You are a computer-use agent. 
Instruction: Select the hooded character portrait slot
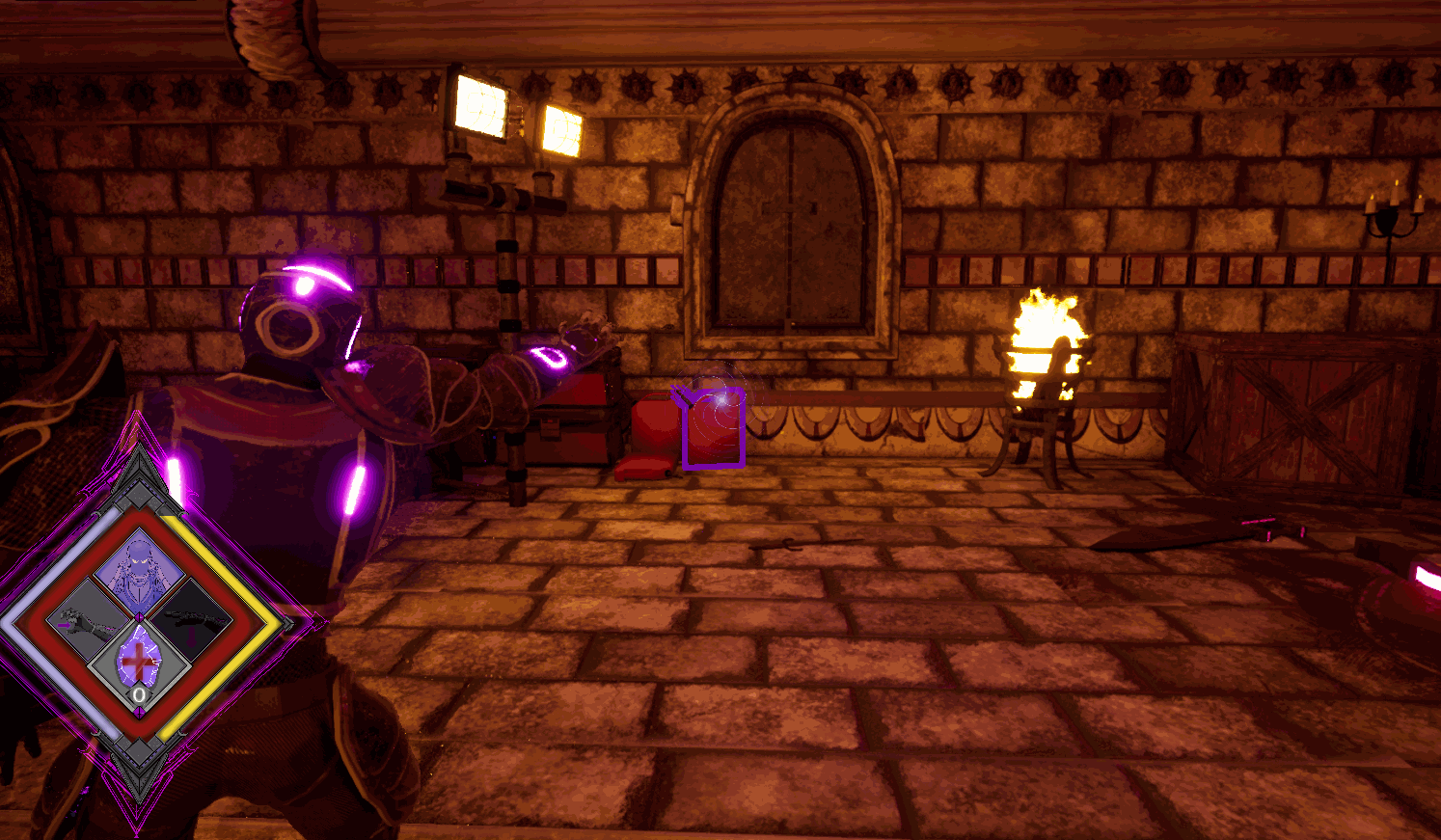tap(139, 571)
